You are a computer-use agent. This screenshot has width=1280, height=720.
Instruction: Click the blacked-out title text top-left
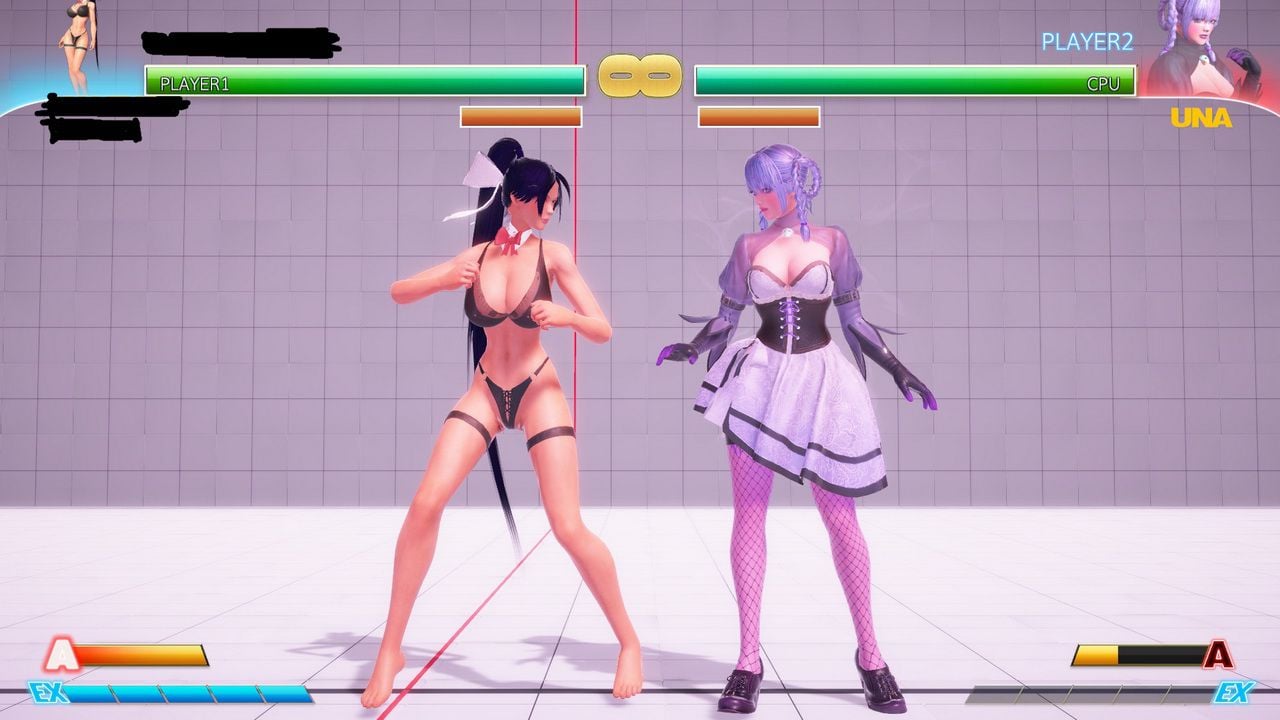pyautogui.click(x=240, y=42)
